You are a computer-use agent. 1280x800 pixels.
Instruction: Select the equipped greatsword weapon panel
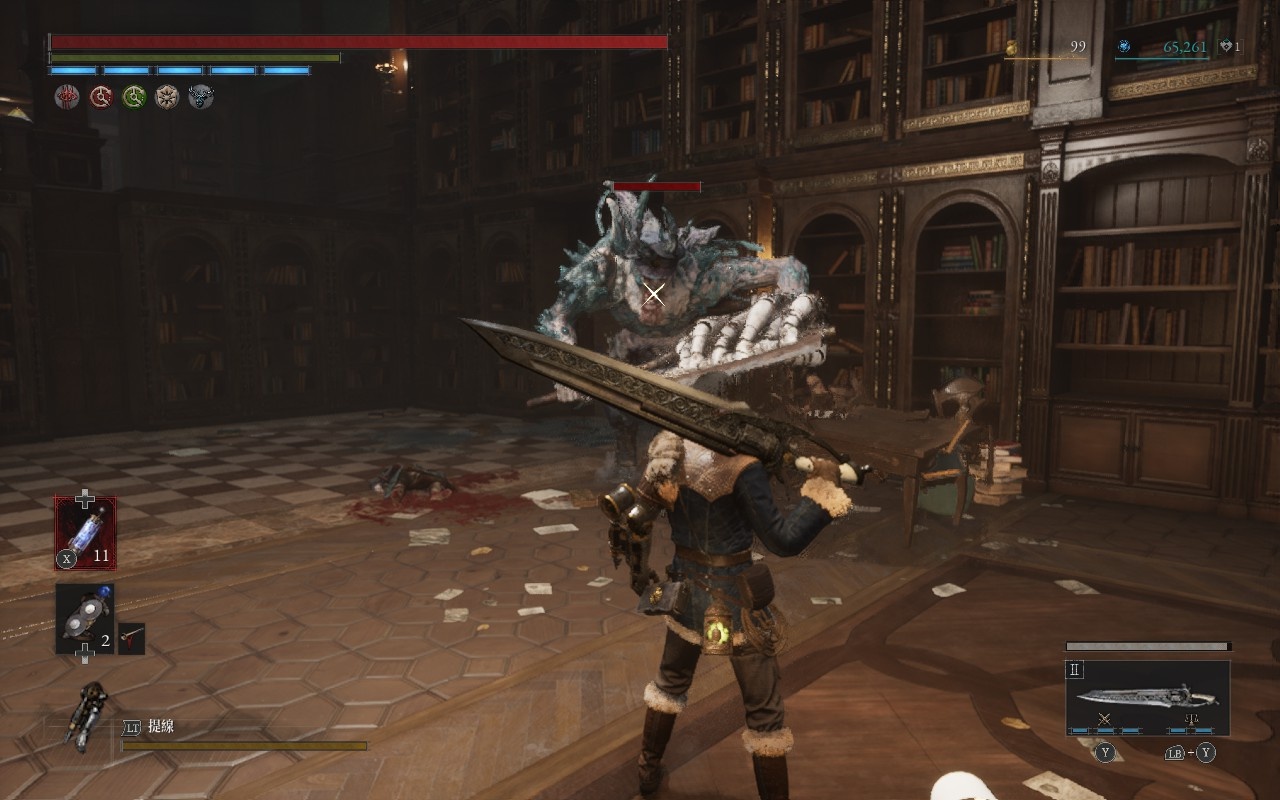point(1147,696)
